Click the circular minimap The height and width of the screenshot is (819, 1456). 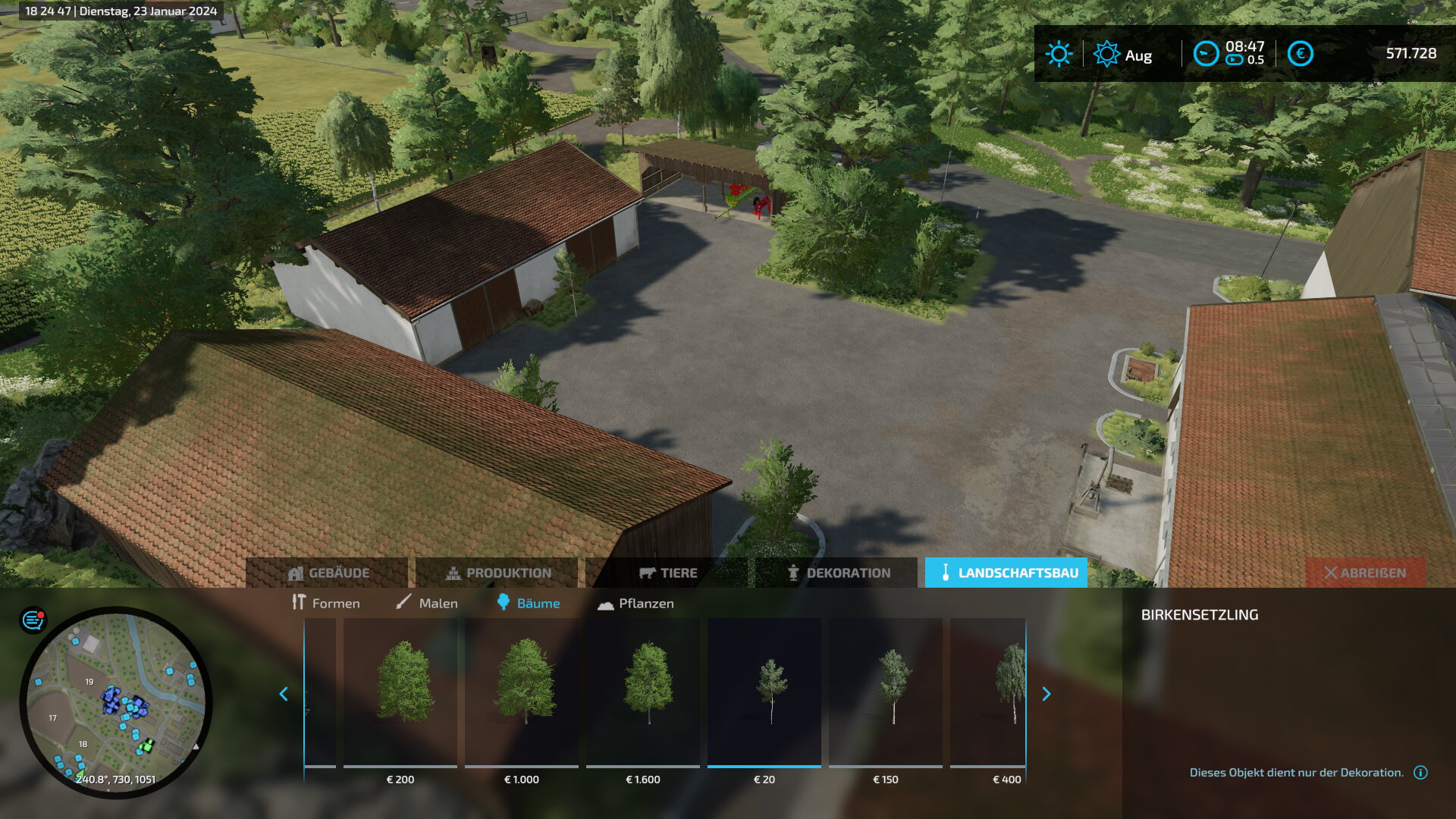116,702
